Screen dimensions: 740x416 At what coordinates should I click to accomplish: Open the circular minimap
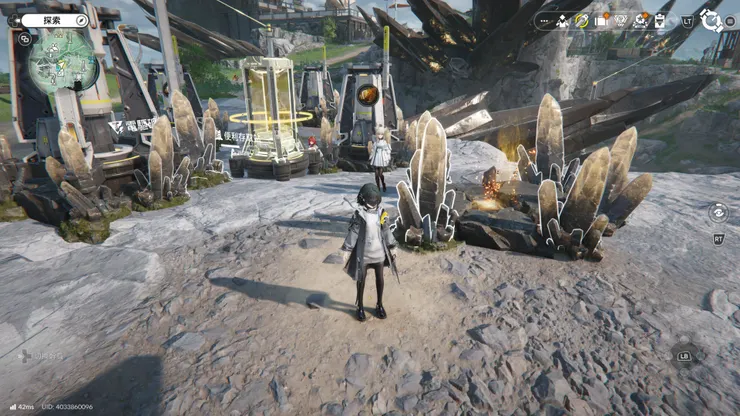pos(62,62)
